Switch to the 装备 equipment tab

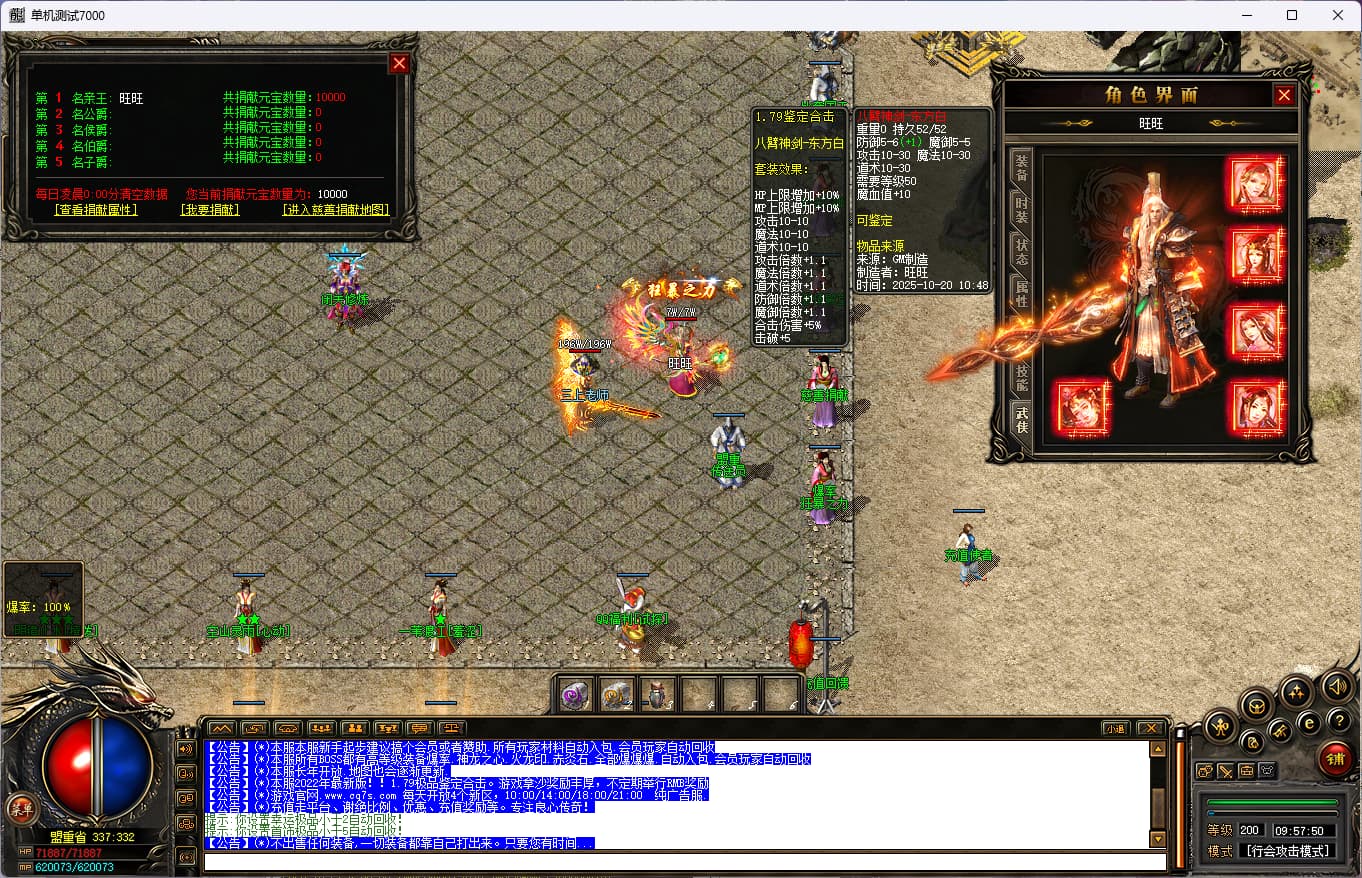point(1021,166)
